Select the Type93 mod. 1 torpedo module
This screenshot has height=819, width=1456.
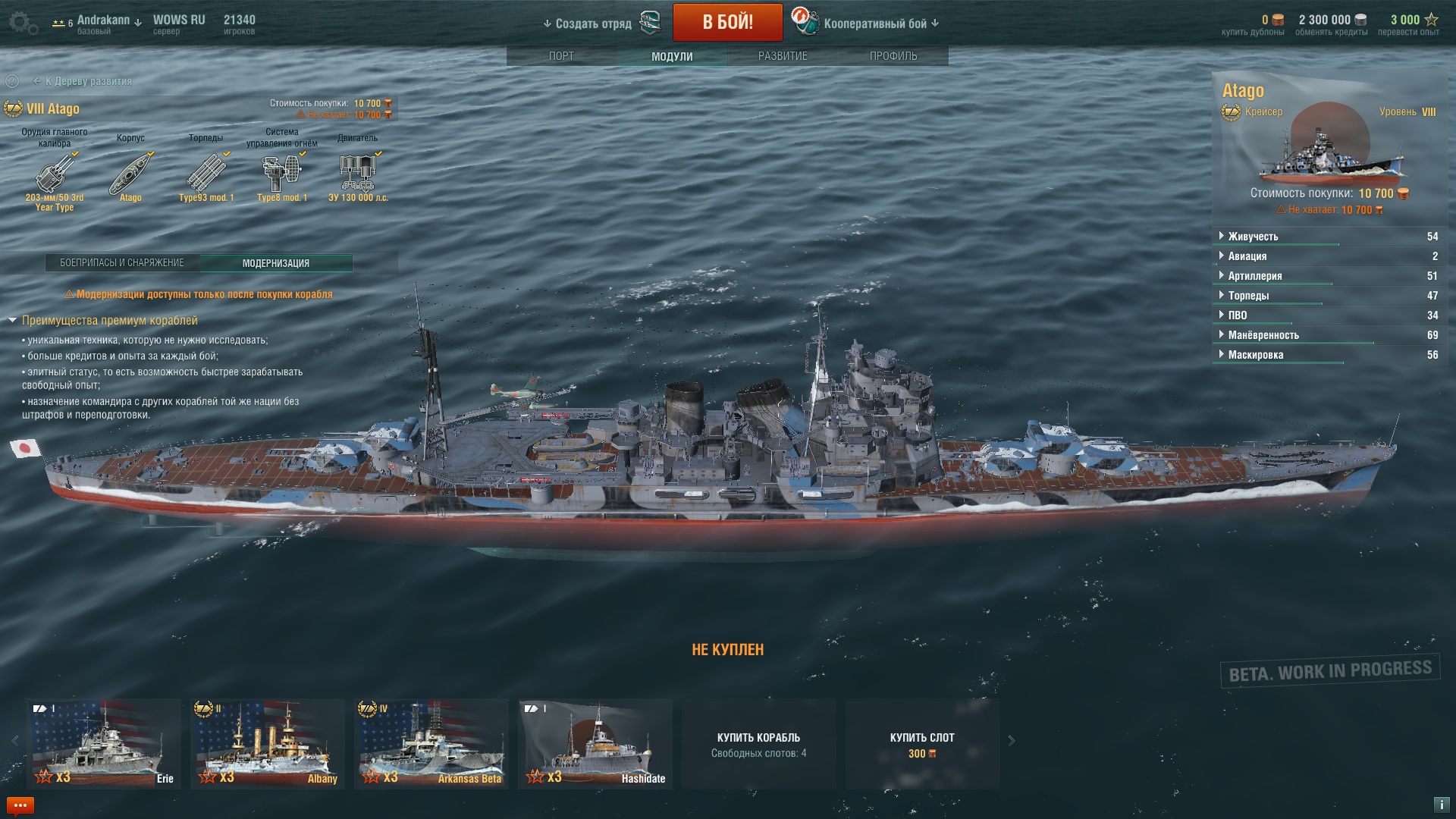pos(206,174)
